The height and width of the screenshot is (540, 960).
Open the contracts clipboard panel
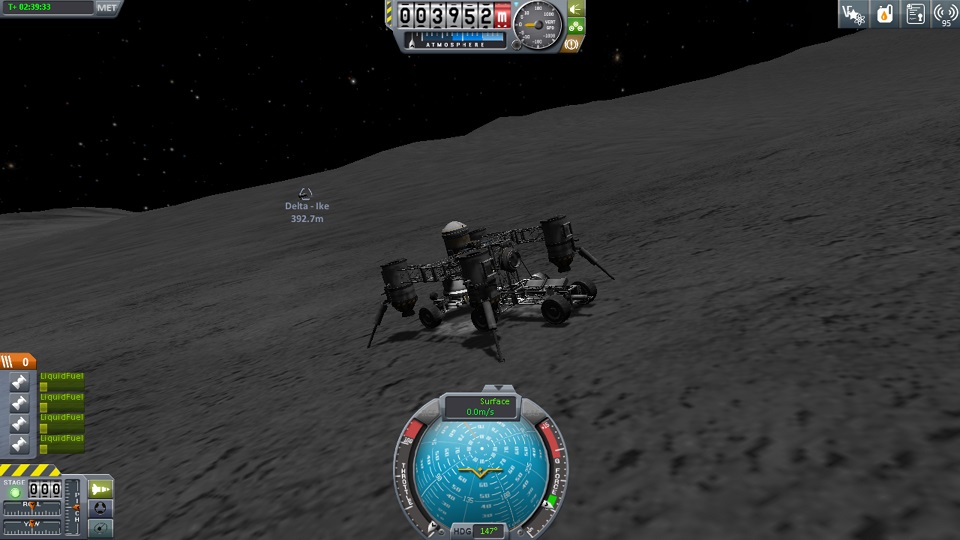pos(915,13)
